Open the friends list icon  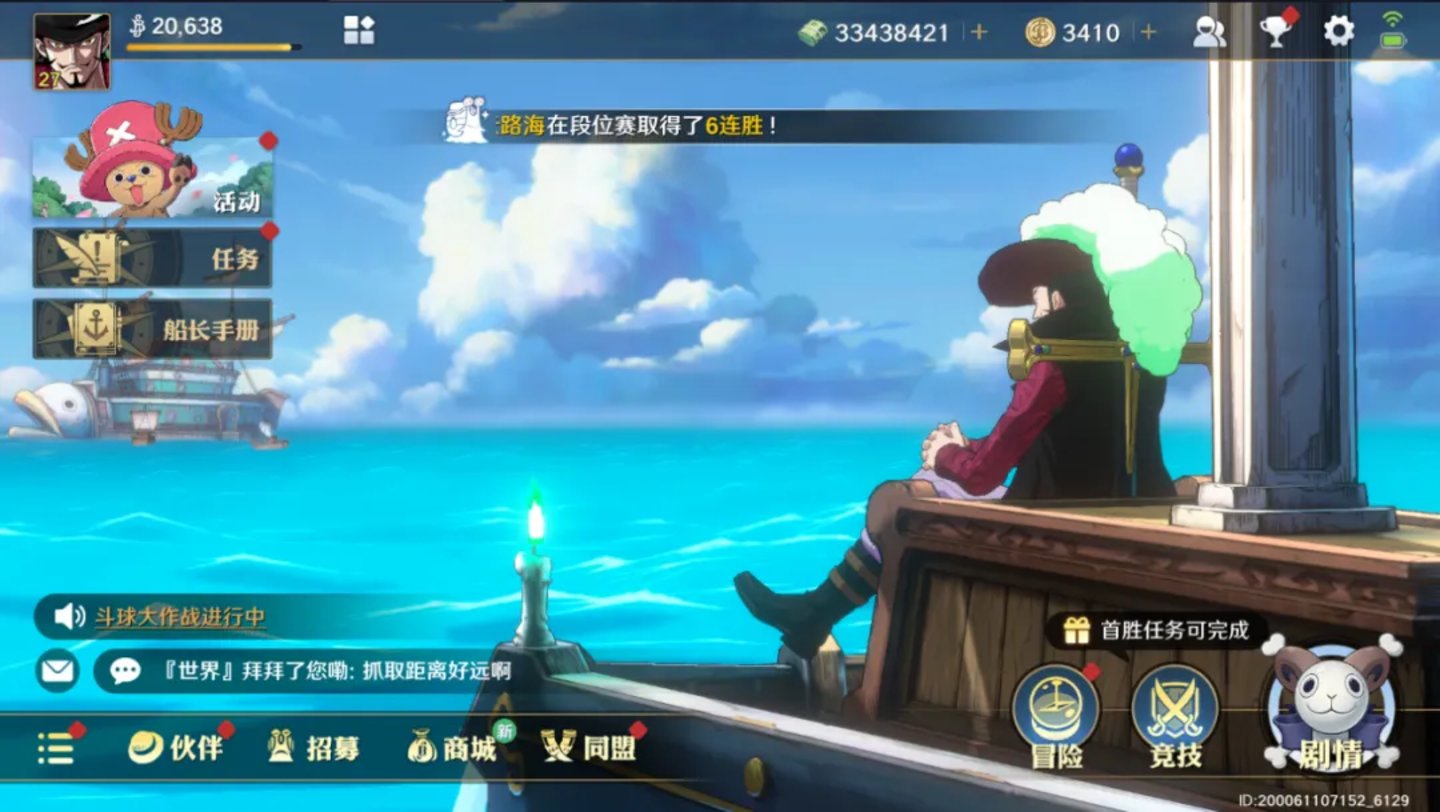(1209, 32)
